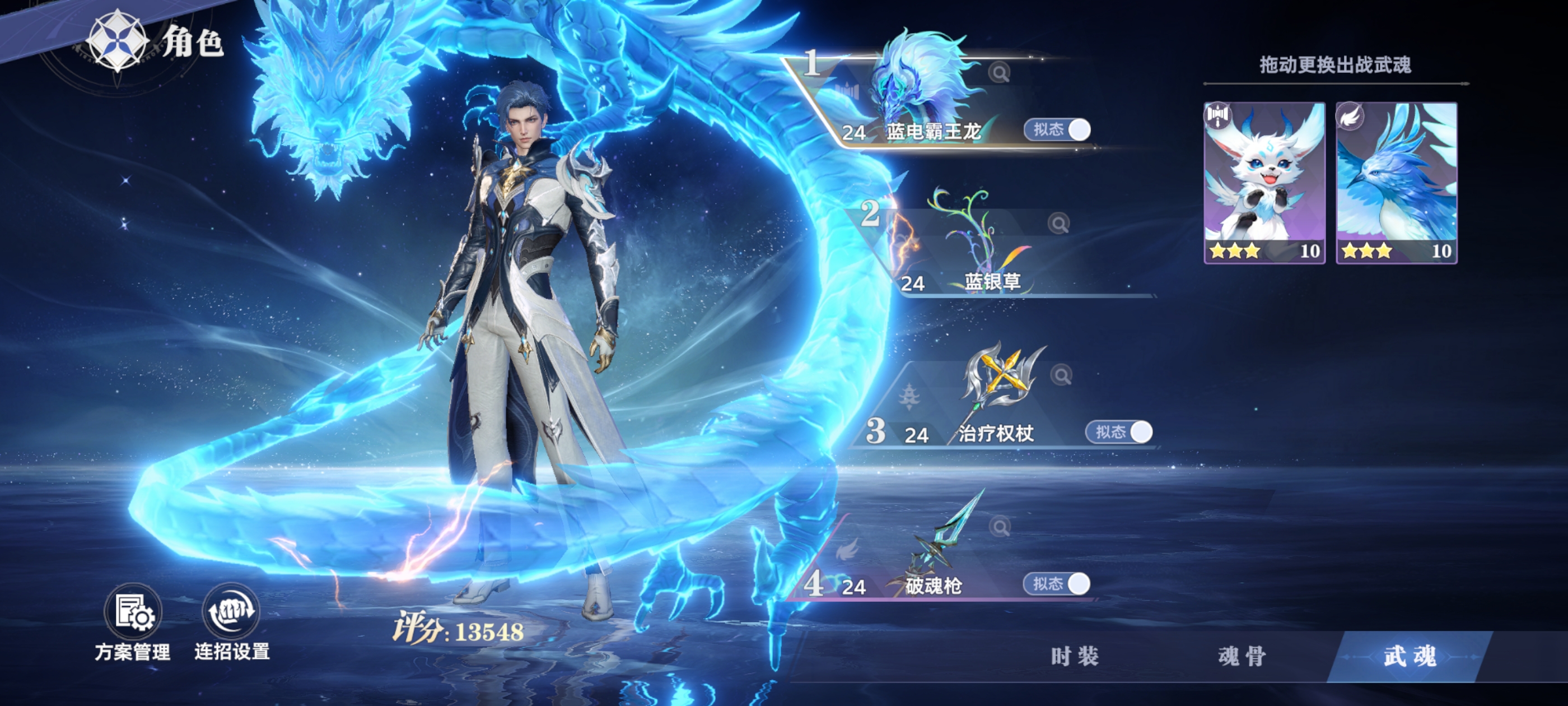
Task: Toggle 拟态 for 治疗权杖
Action: coord(1119,432)
